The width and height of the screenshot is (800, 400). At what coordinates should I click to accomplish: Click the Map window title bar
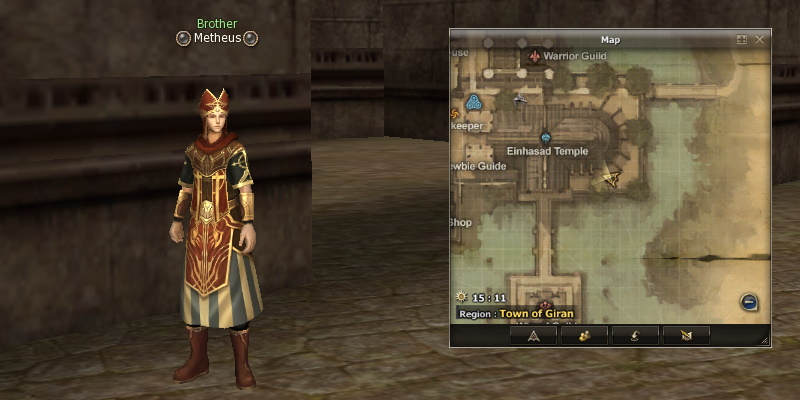tap(610, 39)
